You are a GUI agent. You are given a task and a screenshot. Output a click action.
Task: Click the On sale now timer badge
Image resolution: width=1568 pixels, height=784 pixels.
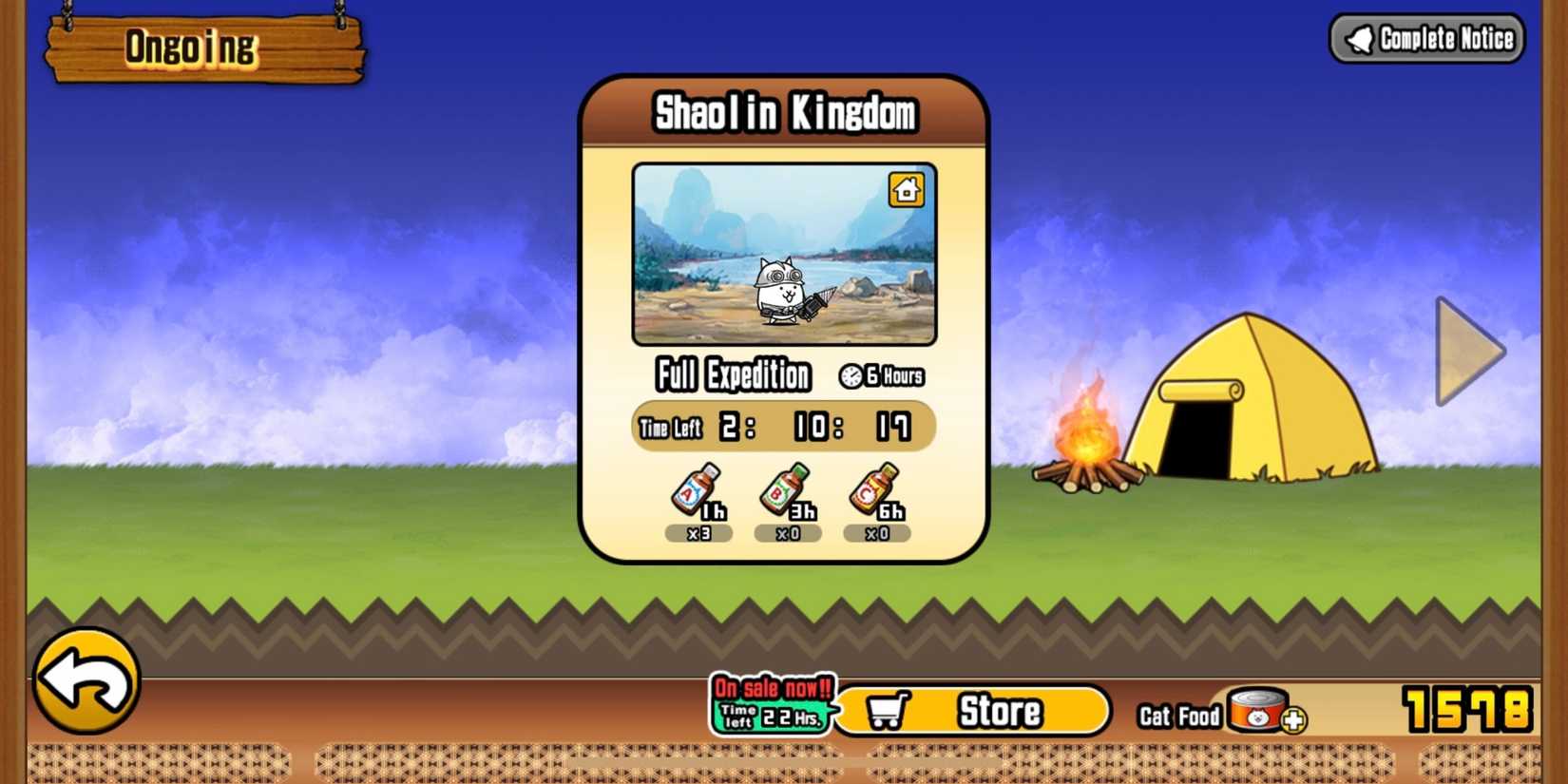770,703
